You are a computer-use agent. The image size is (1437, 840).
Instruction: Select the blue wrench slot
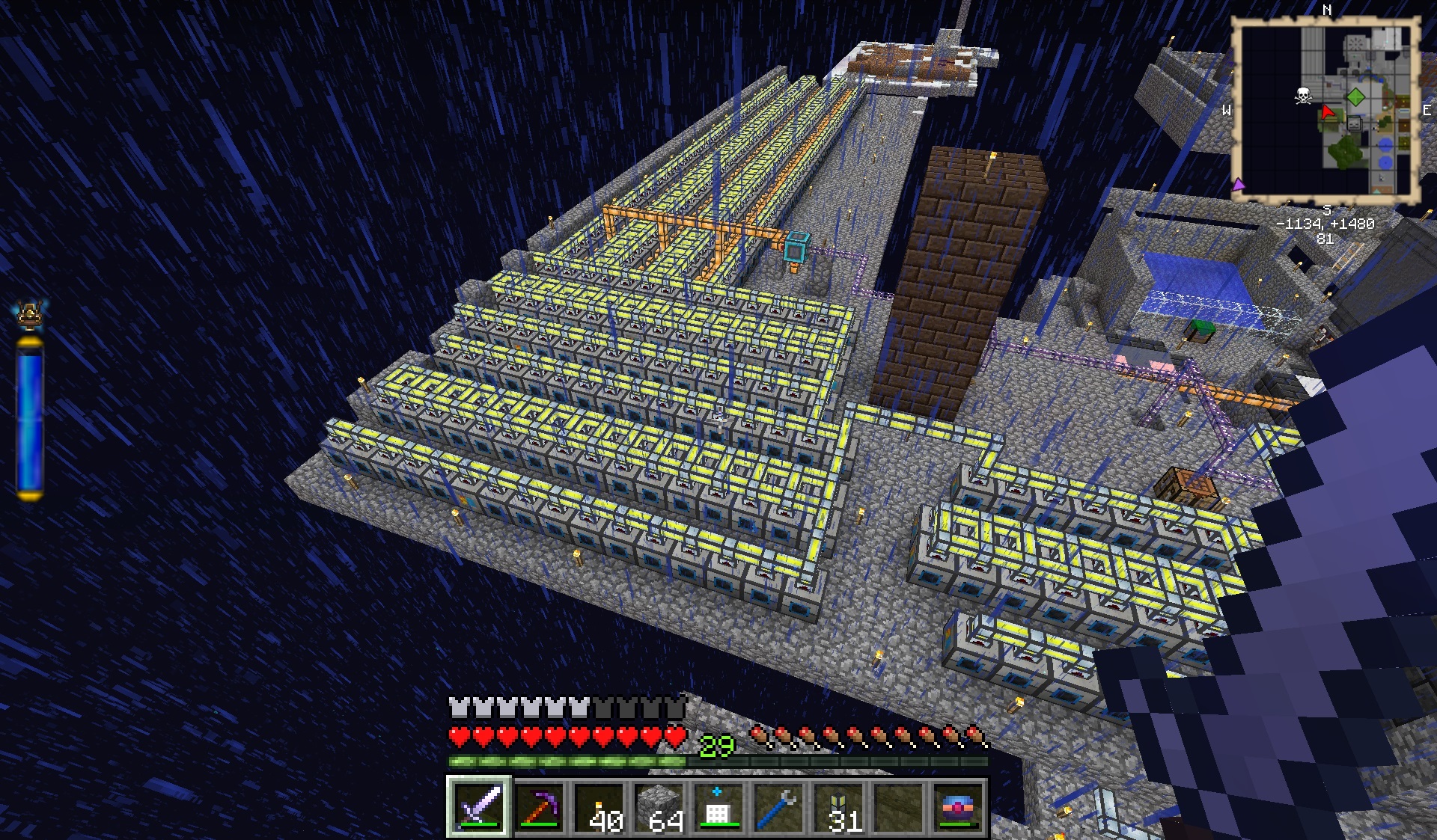click(x=778, y=807)
